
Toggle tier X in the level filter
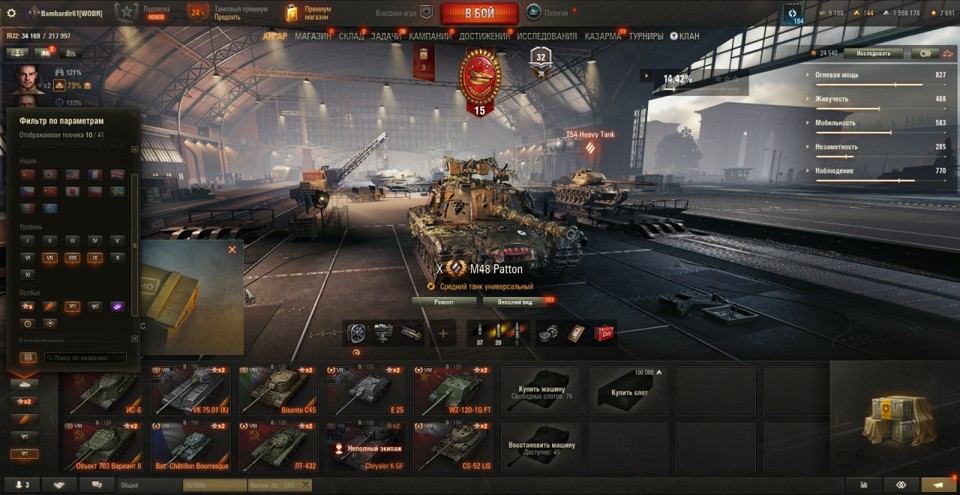point(117,257)
